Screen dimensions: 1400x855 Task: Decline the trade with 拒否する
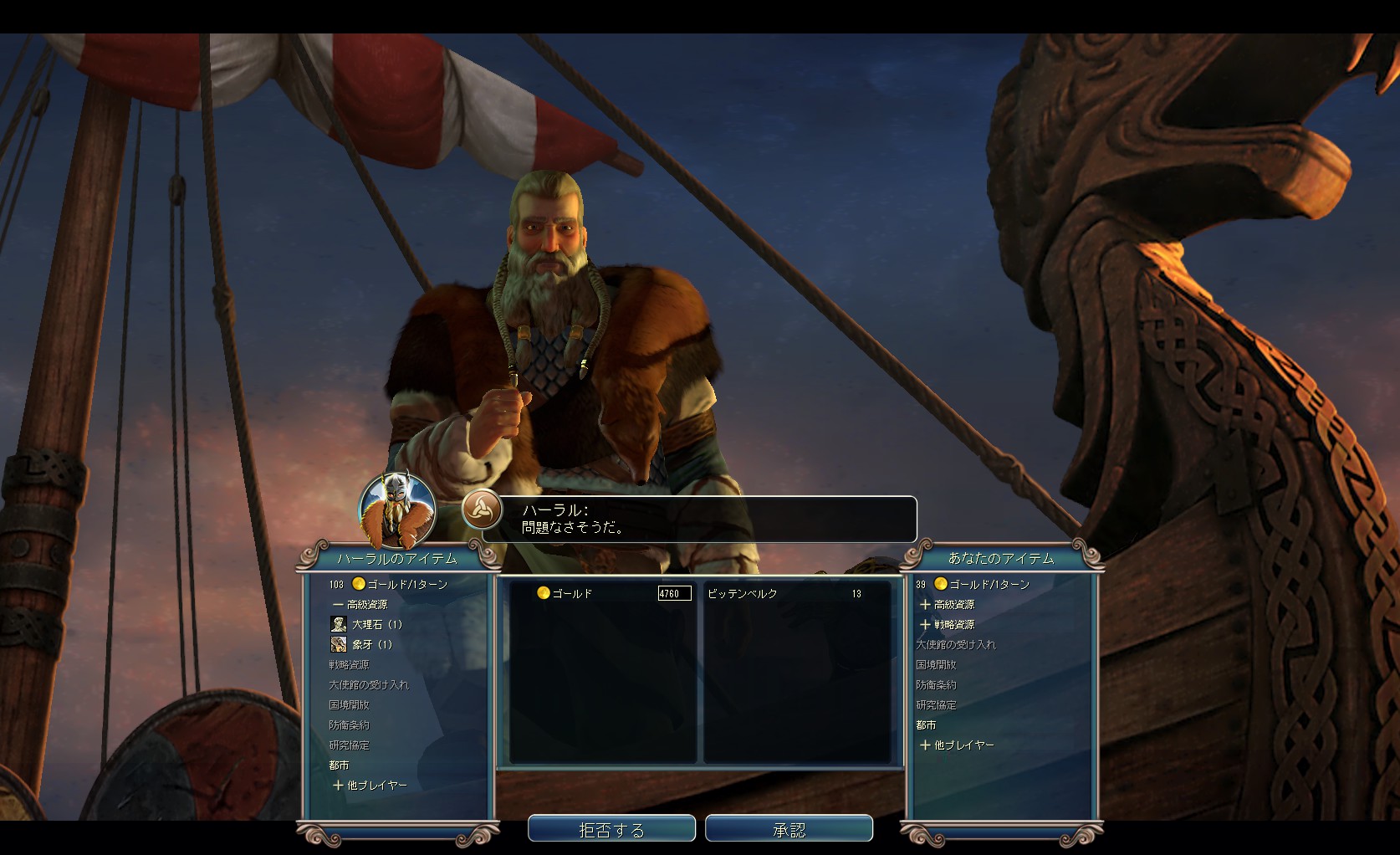(611, 829)
